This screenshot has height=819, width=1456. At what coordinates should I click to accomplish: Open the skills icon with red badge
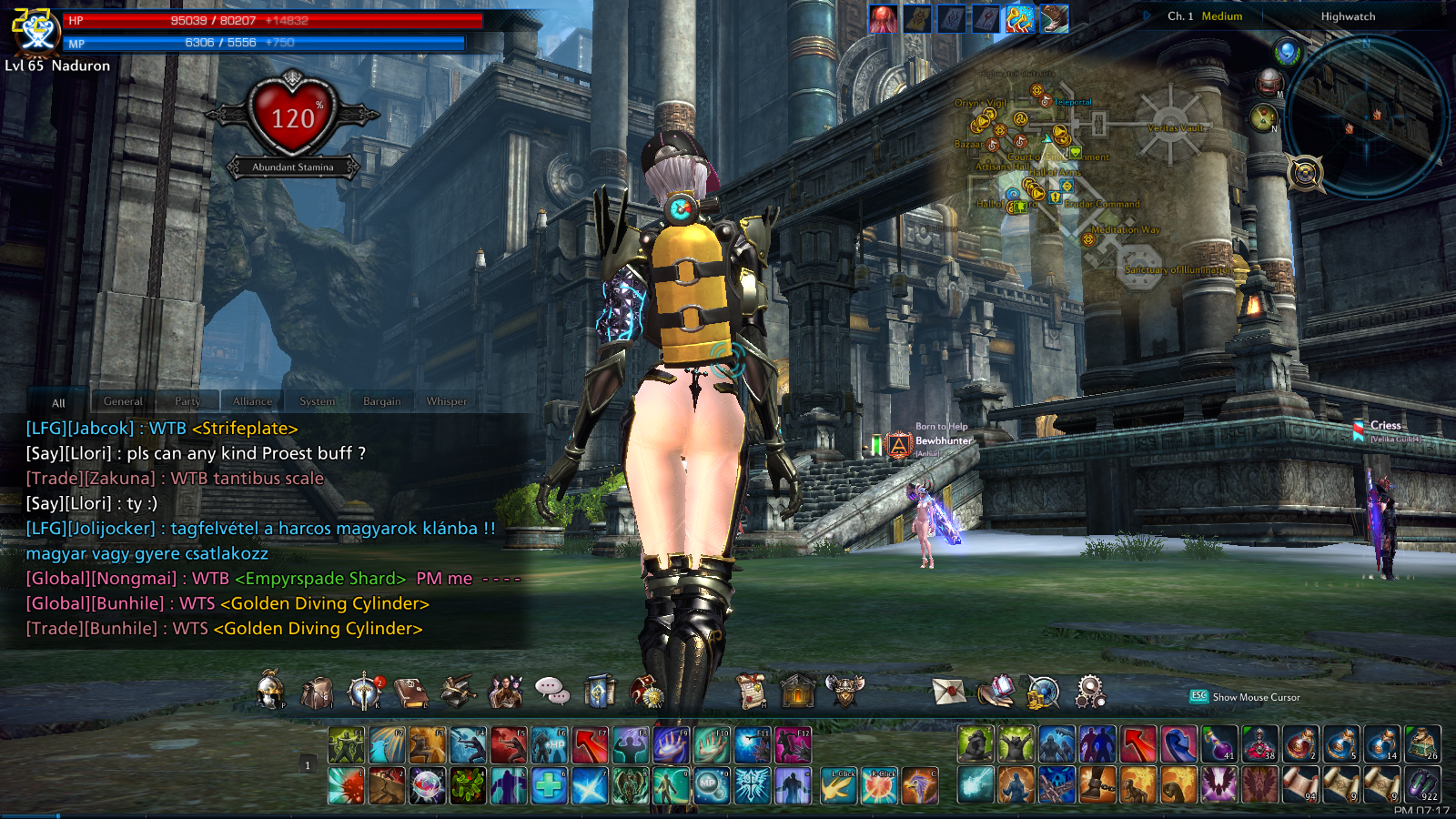pos(364,693)
